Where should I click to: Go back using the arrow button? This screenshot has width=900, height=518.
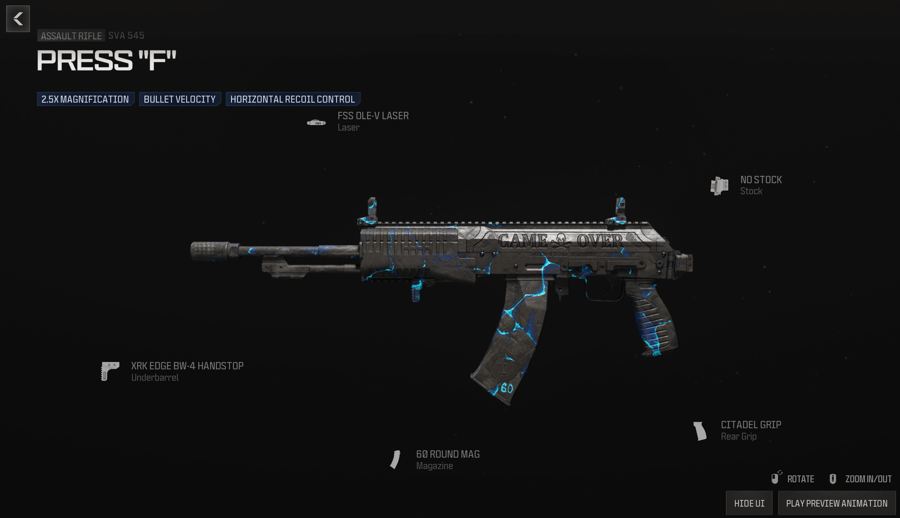pos(18,18)
